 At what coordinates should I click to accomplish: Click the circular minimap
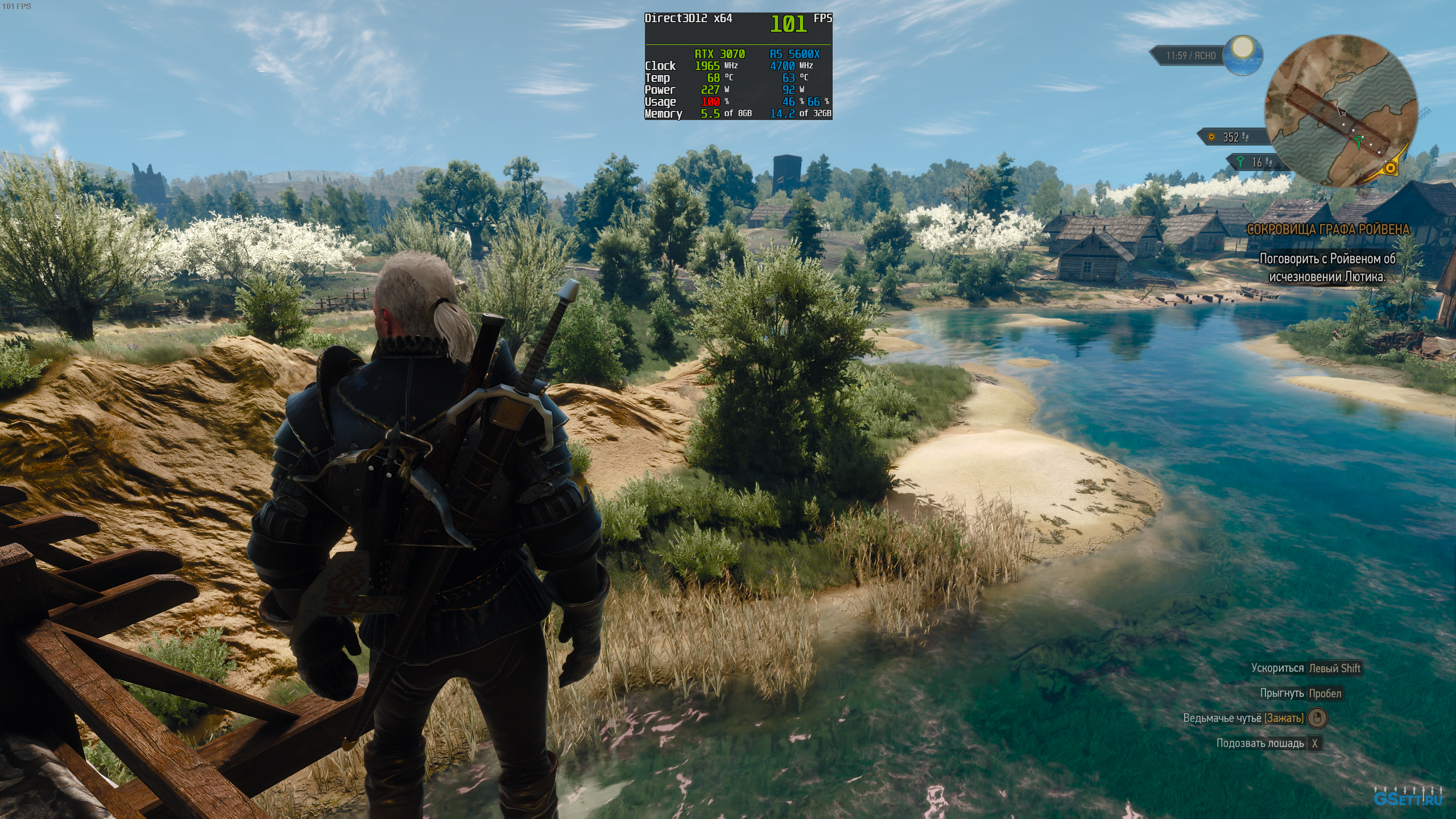[1340, 110]
